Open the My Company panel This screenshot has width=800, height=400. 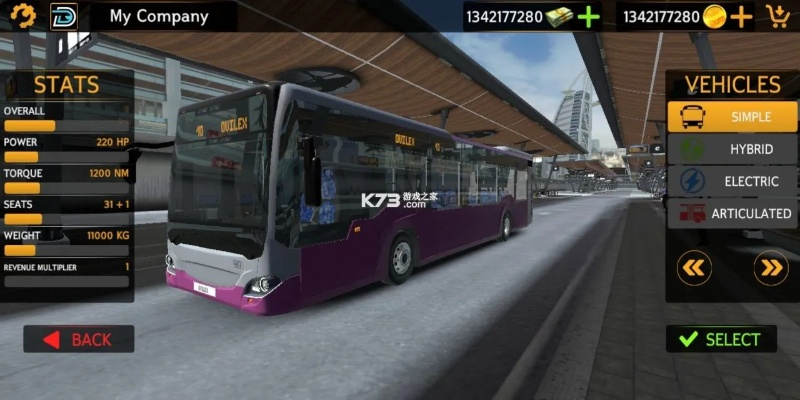(160, 16)
